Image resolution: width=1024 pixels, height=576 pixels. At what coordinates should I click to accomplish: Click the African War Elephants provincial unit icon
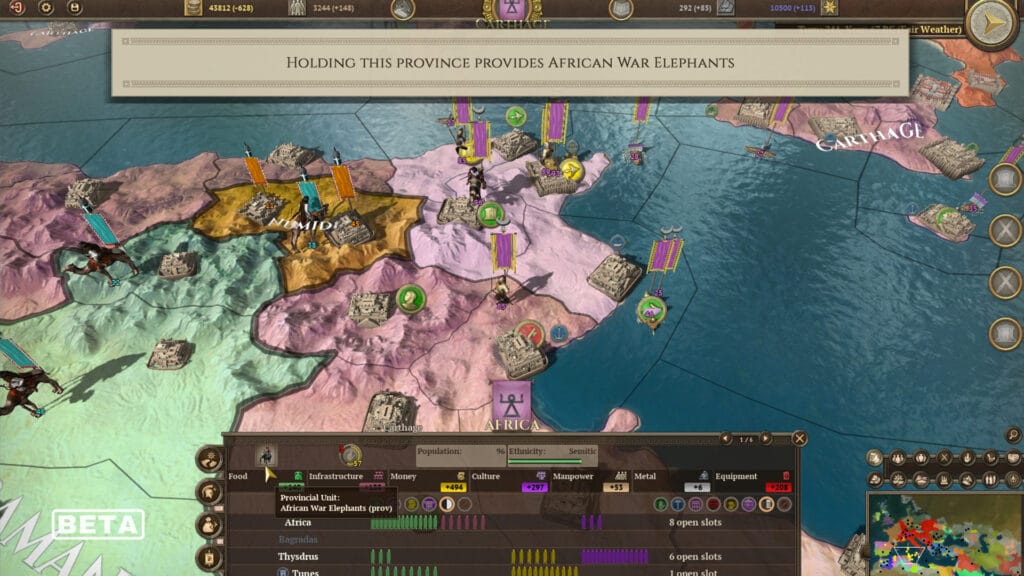tap(266, 455)
